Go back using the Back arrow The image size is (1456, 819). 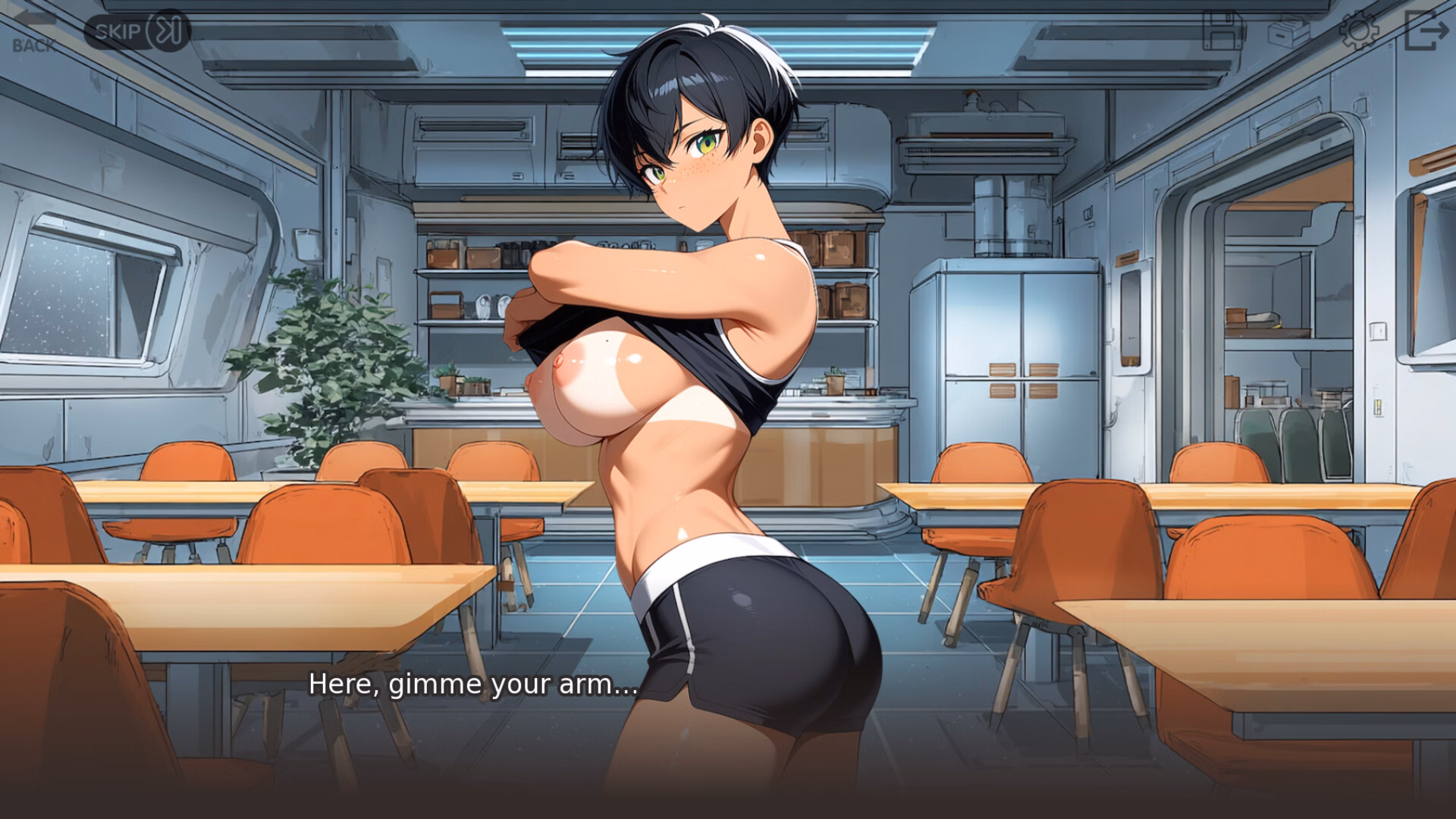(x=33, y=32)
